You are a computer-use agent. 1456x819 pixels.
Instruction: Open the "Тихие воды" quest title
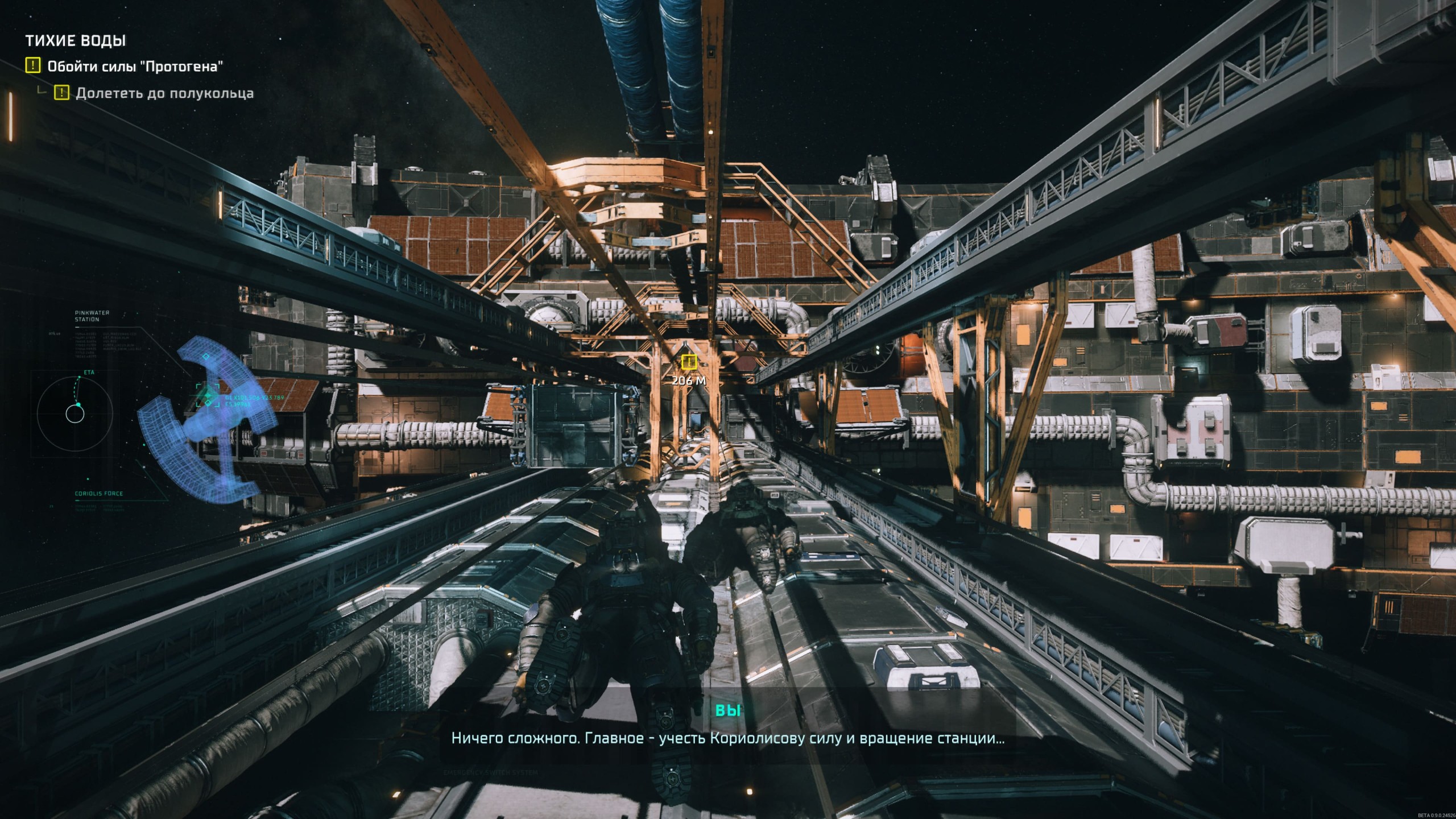(76, 40)
